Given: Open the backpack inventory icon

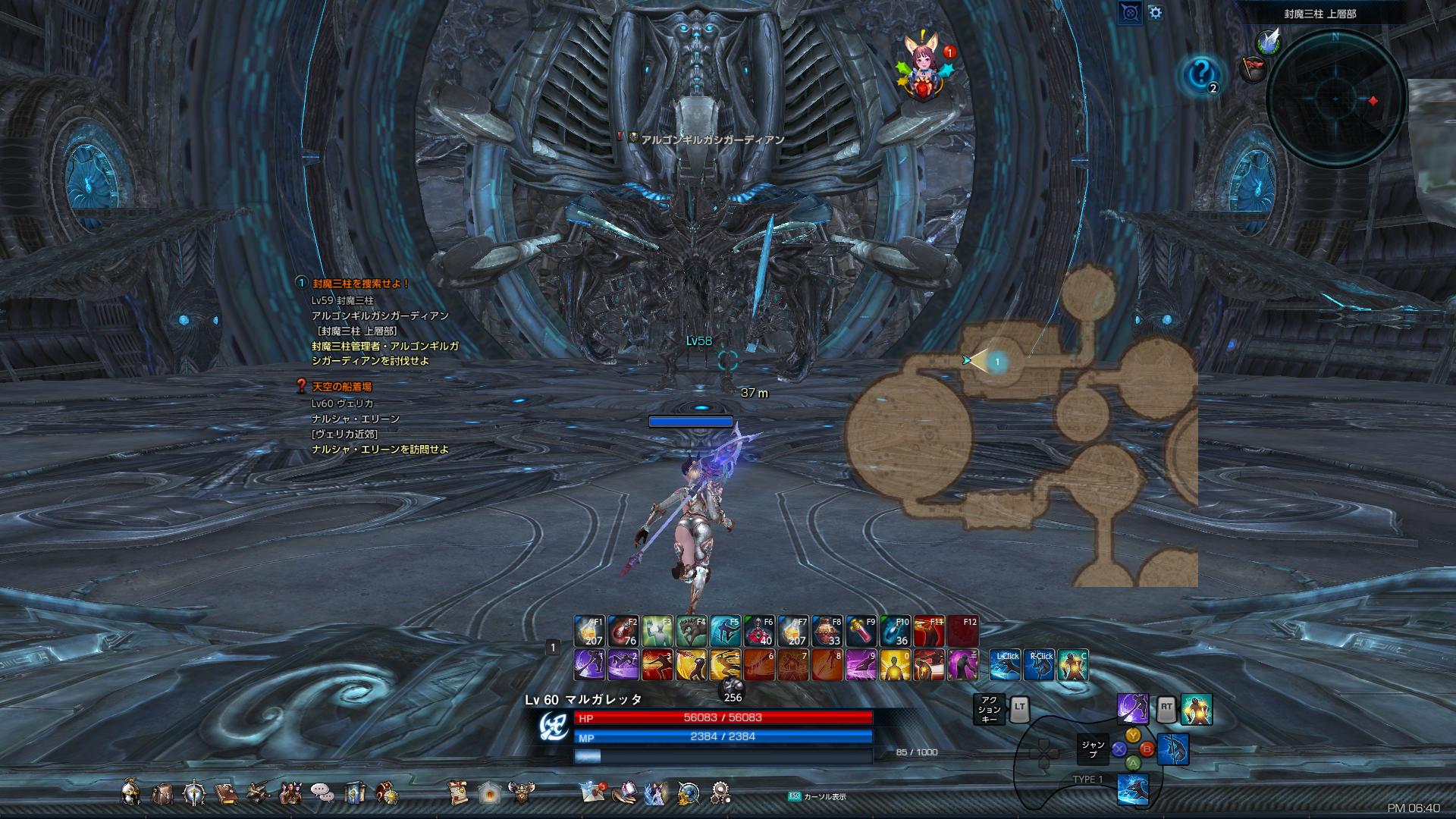Looking at the screenshot, I should point(162,793).
